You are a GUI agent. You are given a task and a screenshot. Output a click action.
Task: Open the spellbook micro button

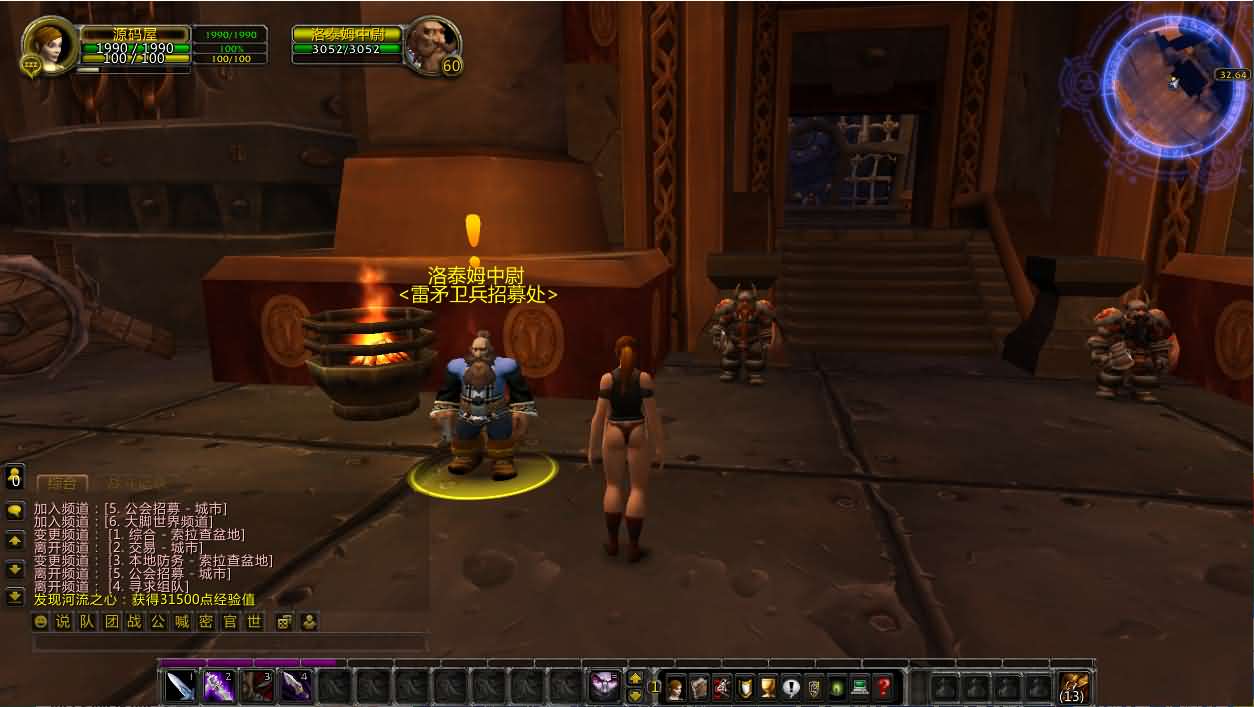pos(698,687)
